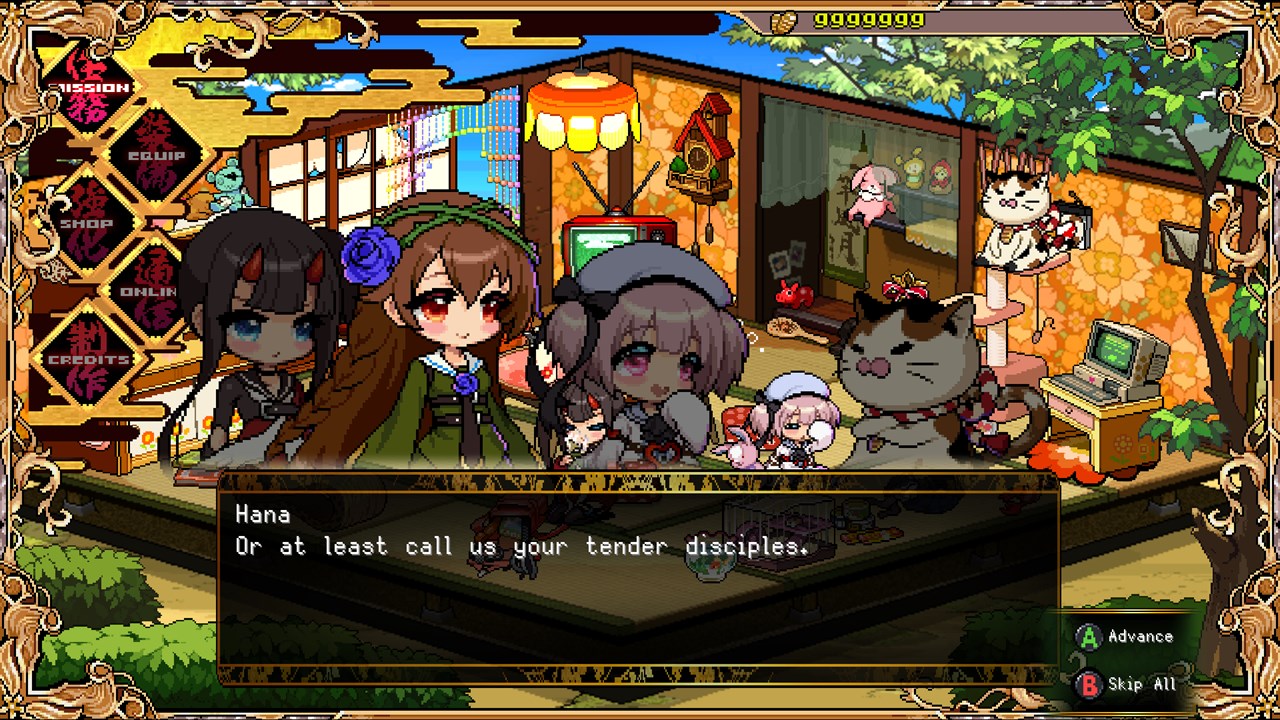Go to the Shop menu
Screen dimensions: 1280x720
click(x=90, y=222)
